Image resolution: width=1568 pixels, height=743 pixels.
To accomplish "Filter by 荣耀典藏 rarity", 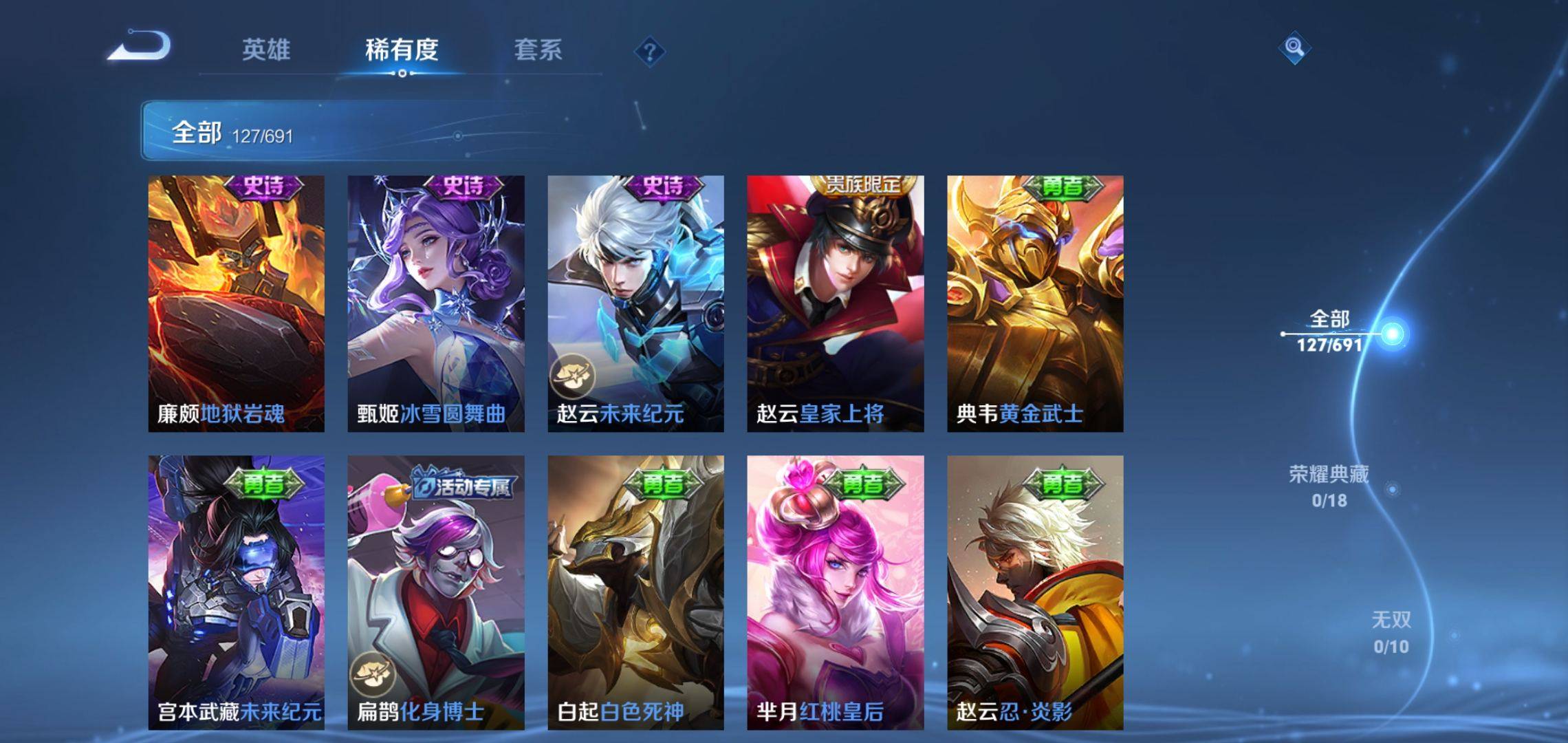I will point(1329,486).
